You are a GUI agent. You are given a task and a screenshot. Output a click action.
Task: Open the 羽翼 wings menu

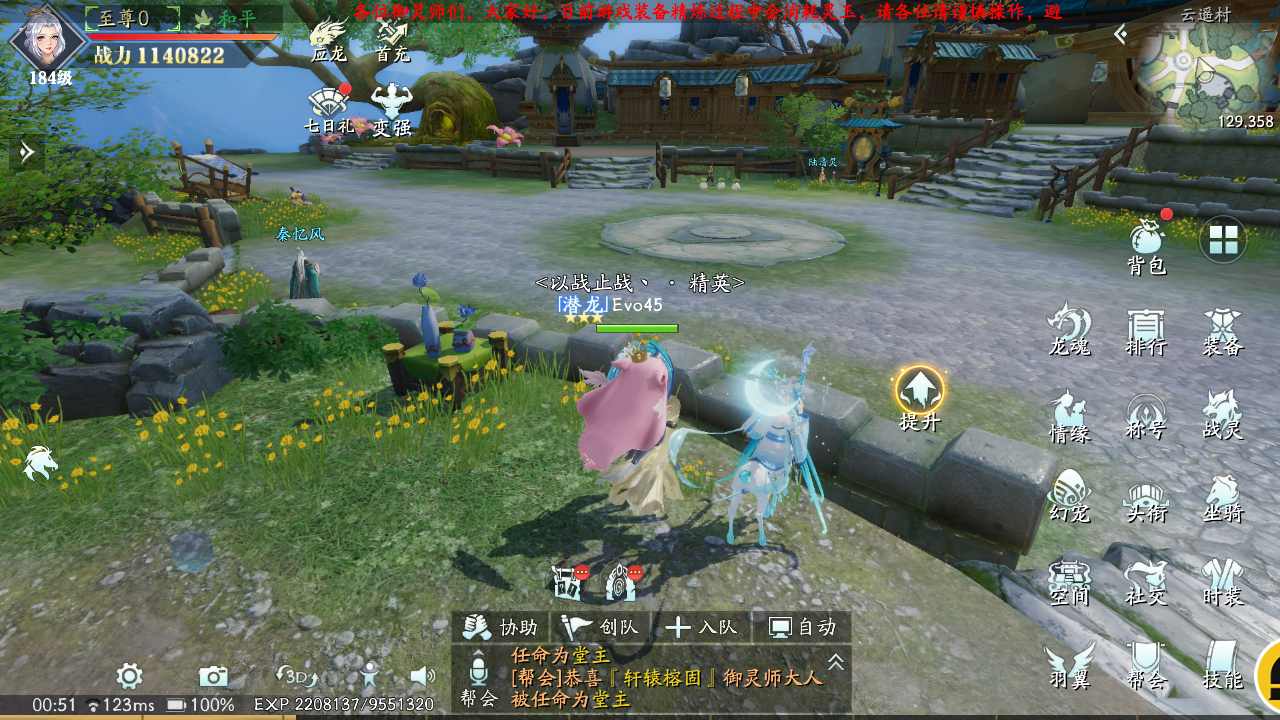pos(1069,665)
